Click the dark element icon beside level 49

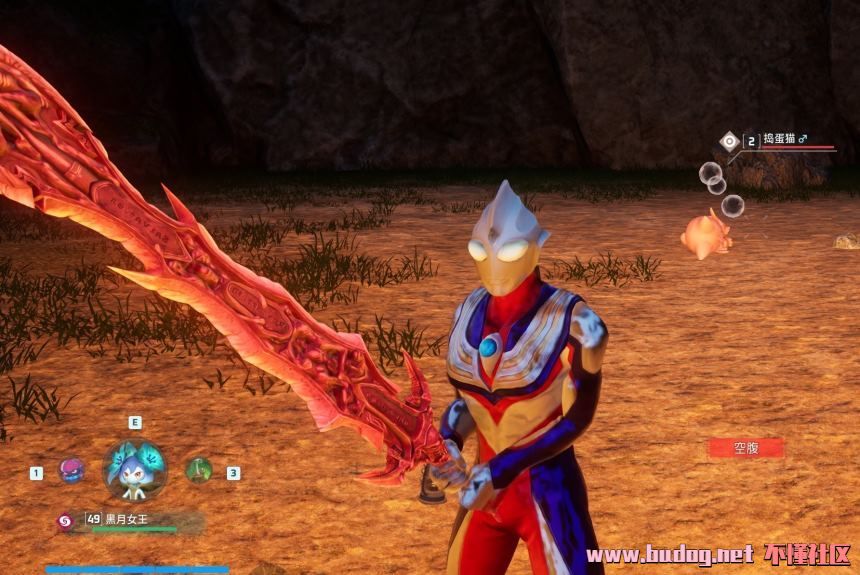coord(65,520)
